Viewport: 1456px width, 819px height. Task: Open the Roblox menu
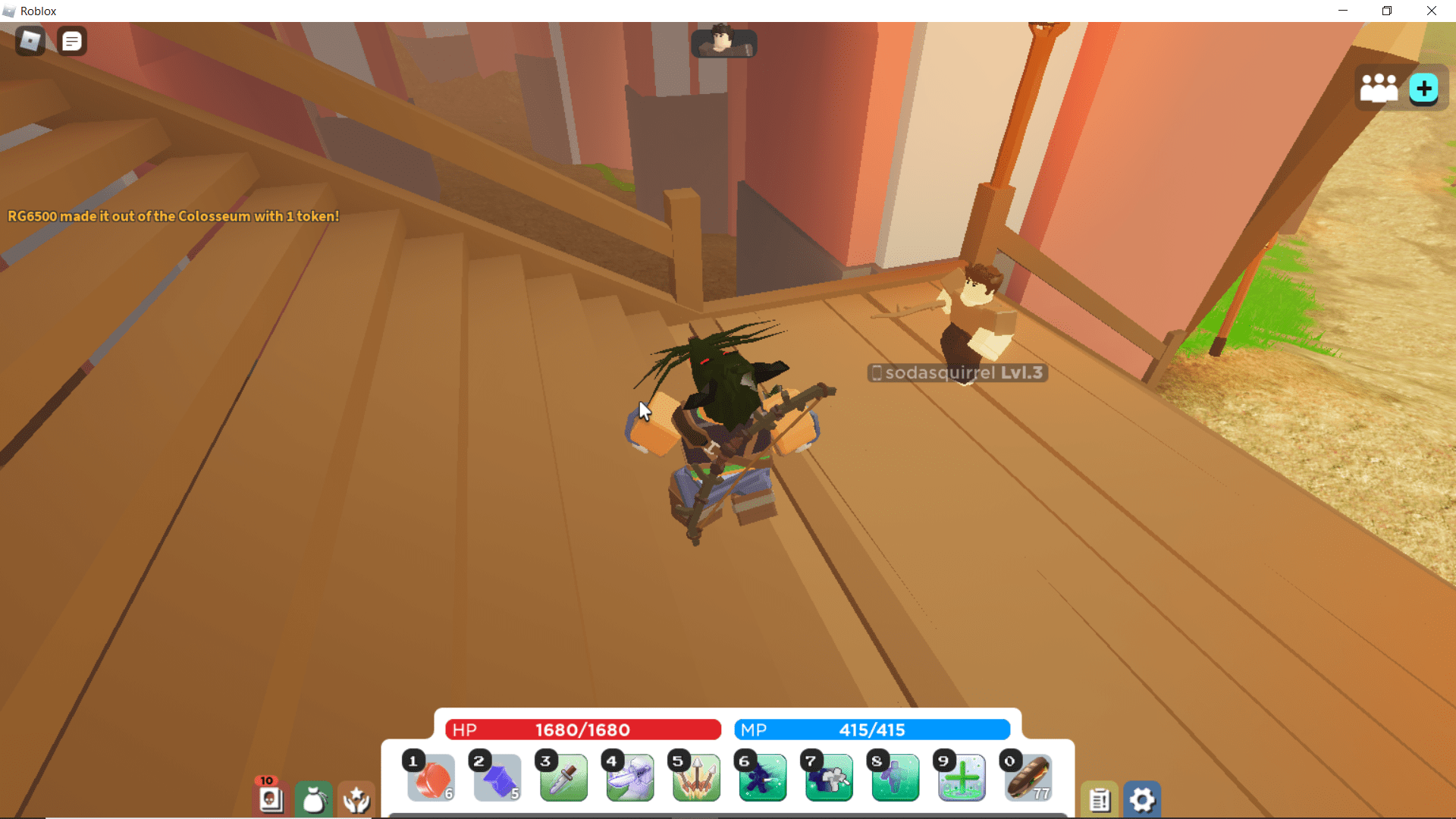(x=30, y=41)
